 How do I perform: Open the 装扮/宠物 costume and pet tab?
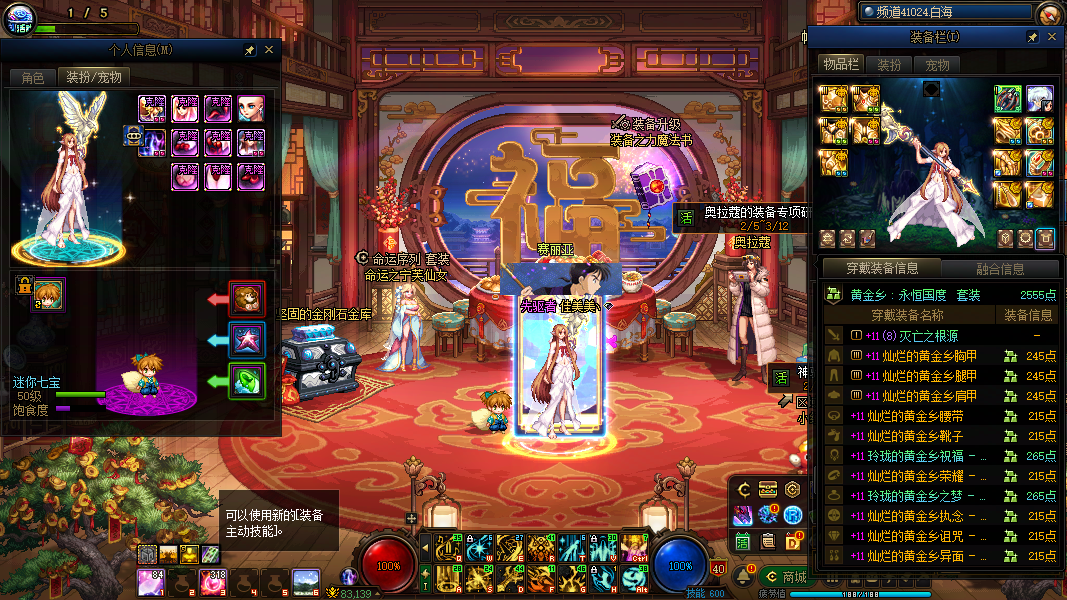tap(93, 77)
